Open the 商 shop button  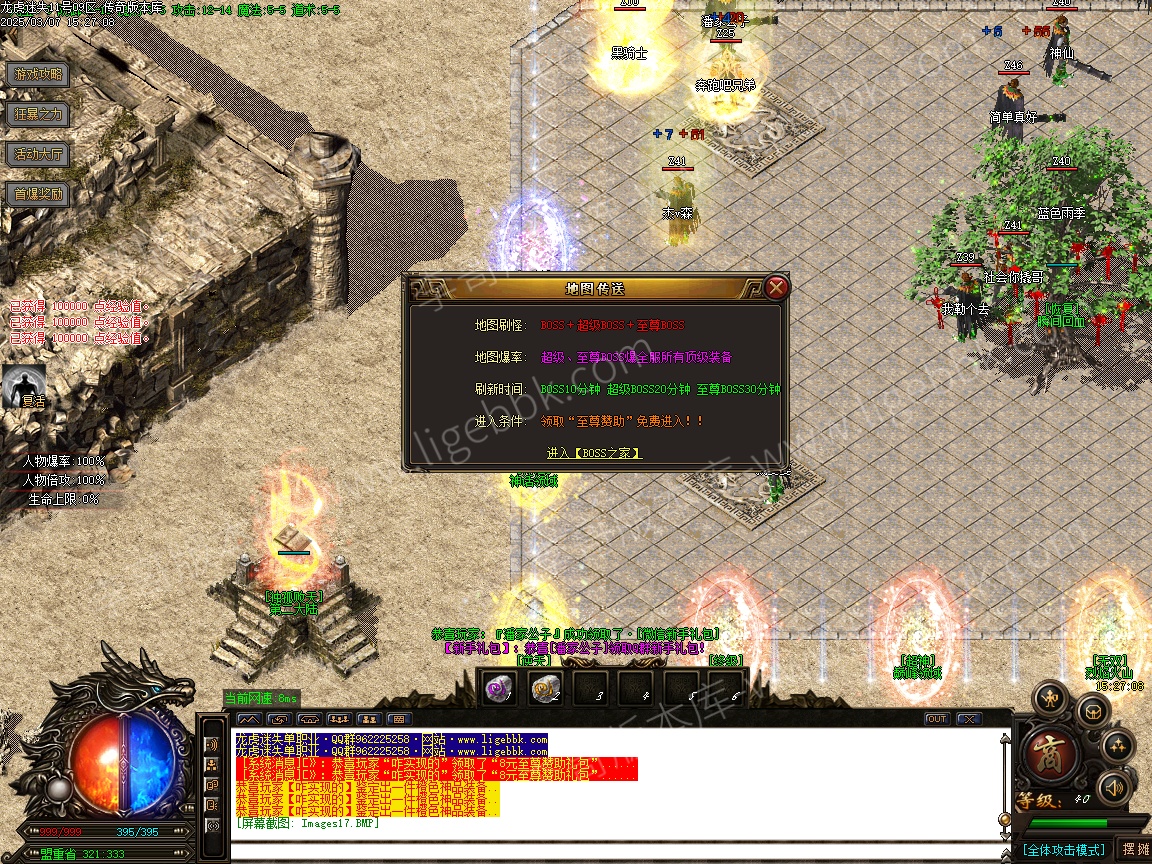pyautogui.click(x=1050, y=757)
